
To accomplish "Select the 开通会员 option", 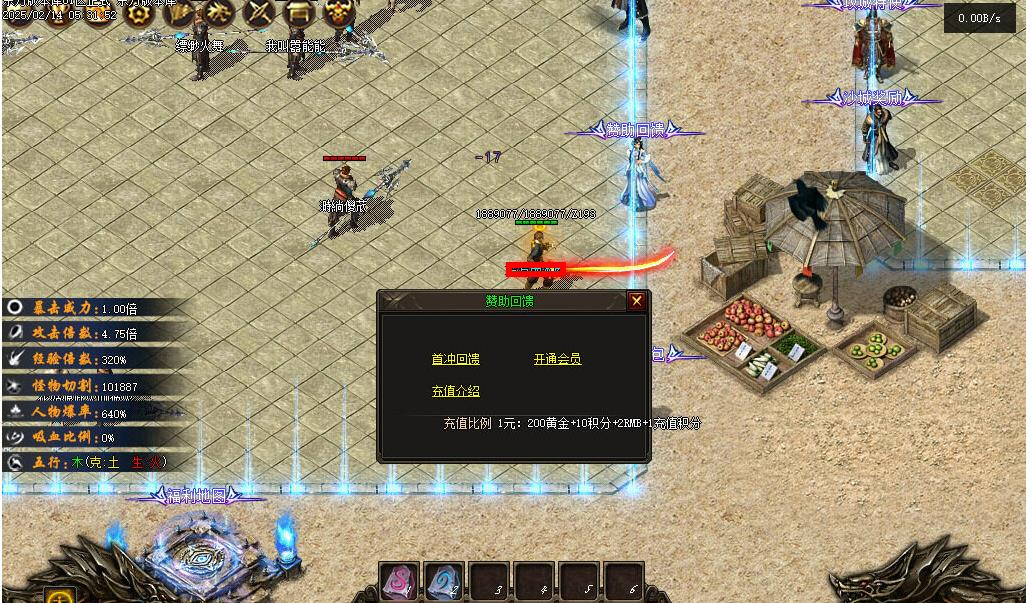I will click(x=557, y=359).
